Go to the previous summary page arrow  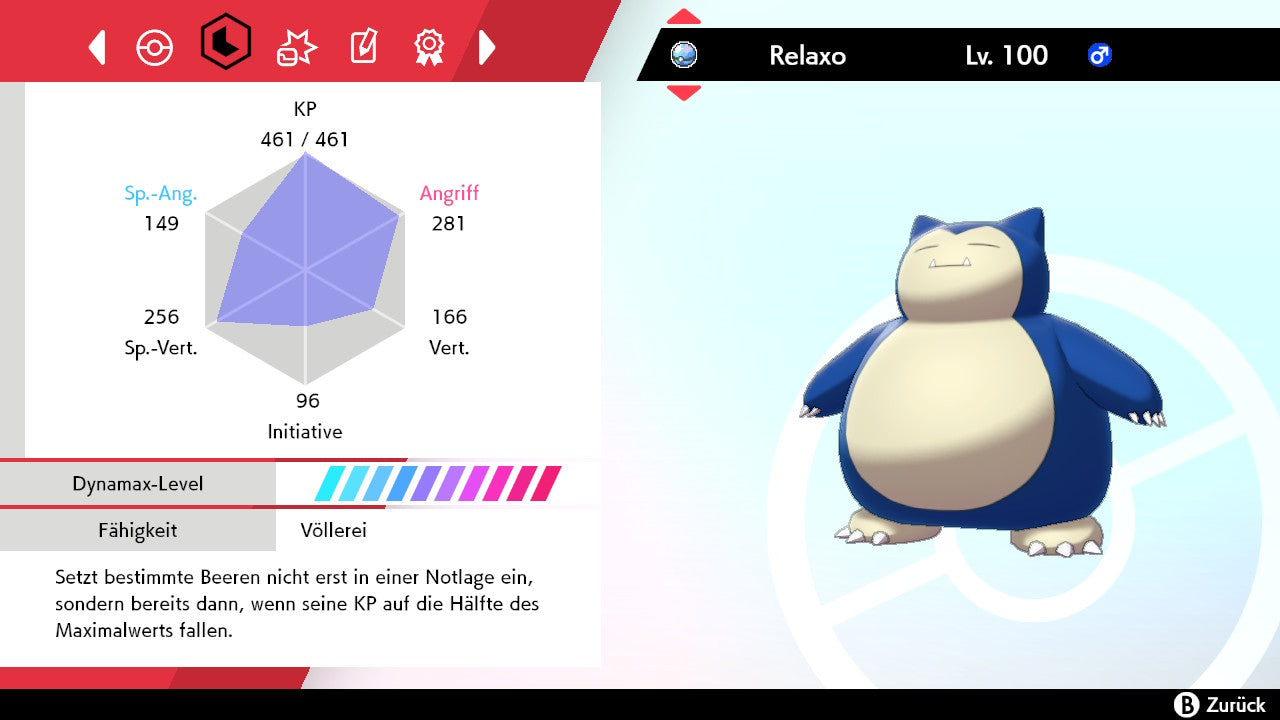coord(97,47)
